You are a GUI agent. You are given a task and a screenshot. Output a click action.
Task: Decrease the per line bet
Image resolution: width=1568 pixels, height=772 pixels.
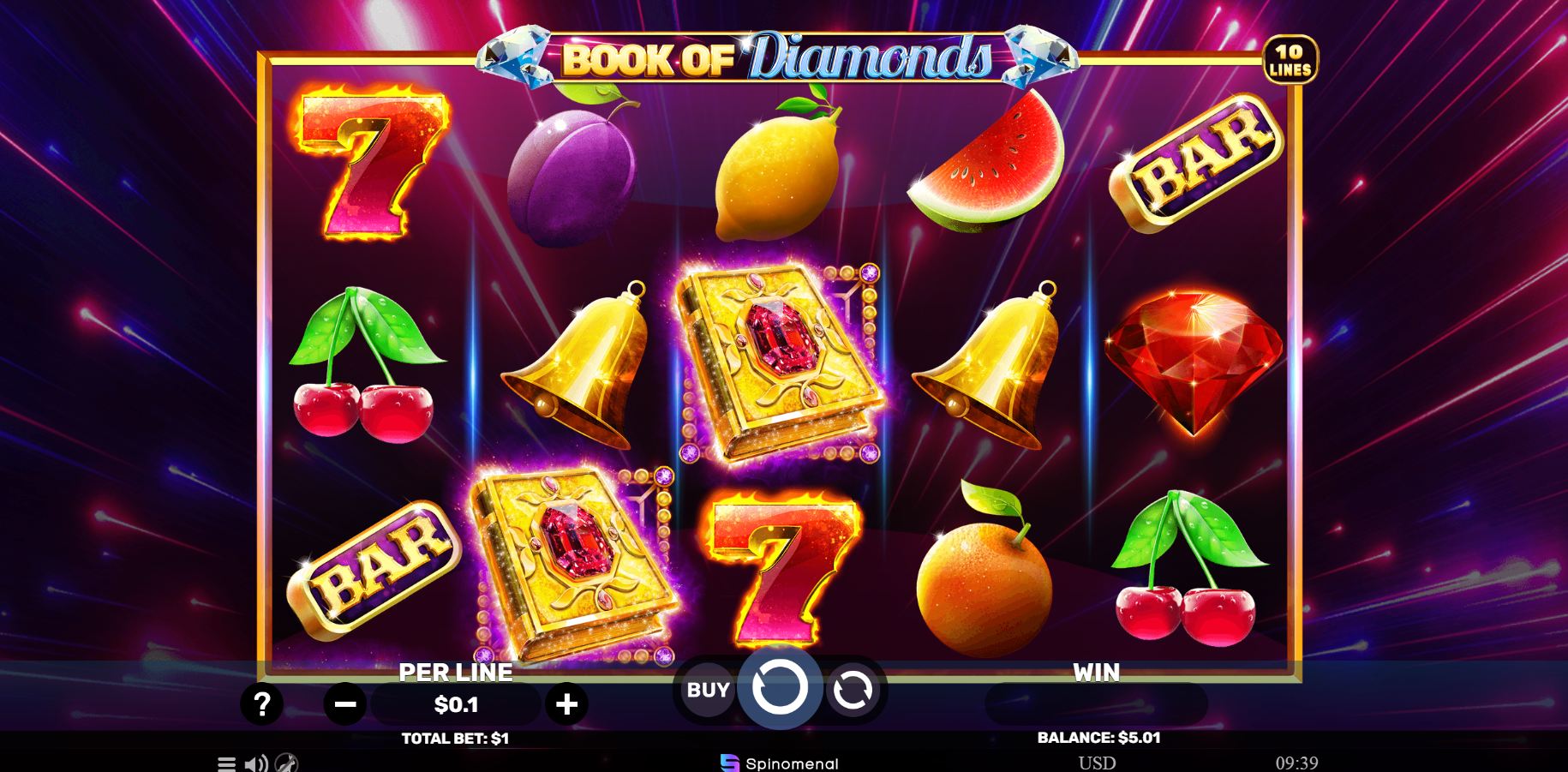tap(346, 704)
